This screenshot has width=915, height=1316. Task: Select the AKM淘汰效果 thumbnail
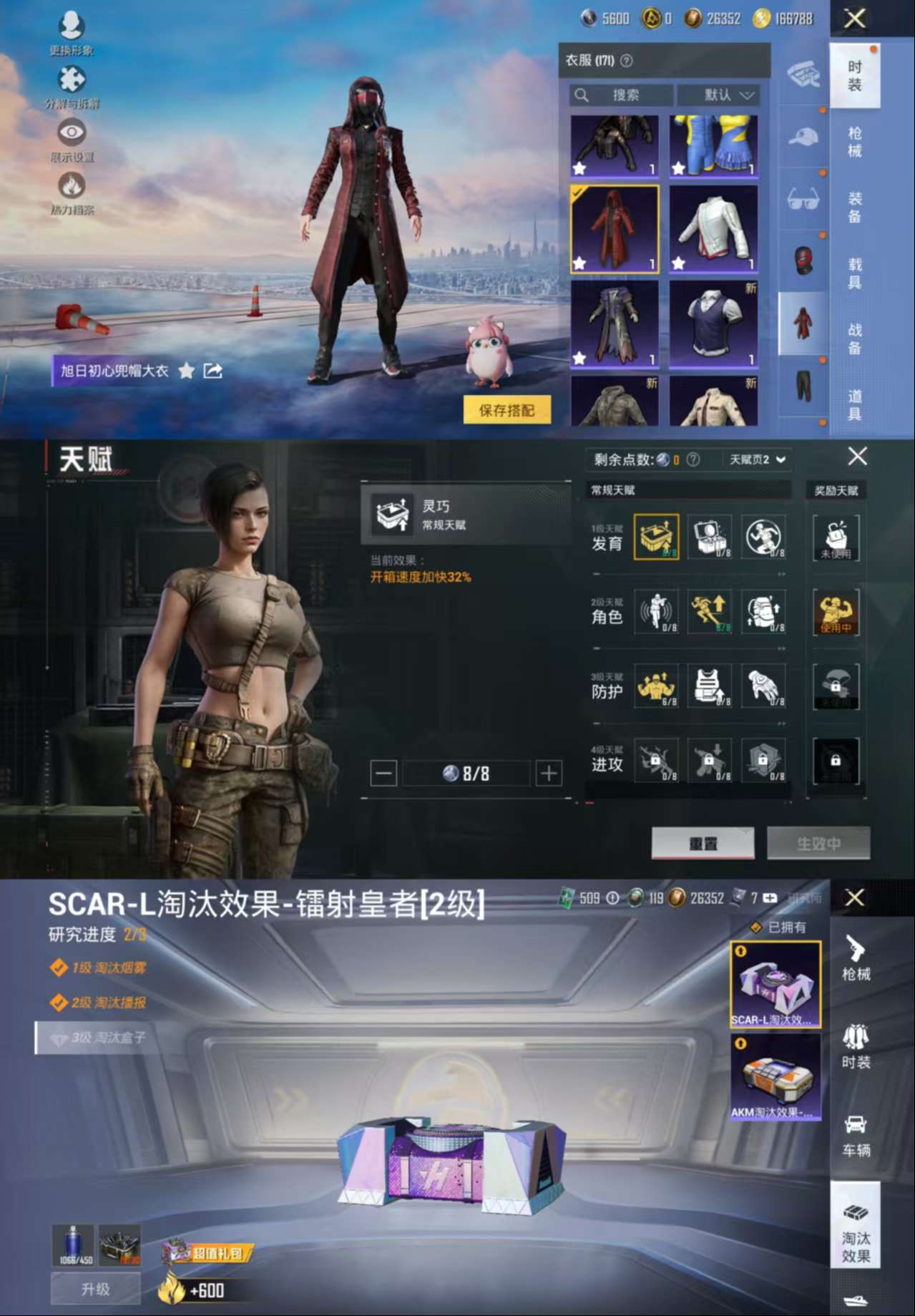(775, 1077)
